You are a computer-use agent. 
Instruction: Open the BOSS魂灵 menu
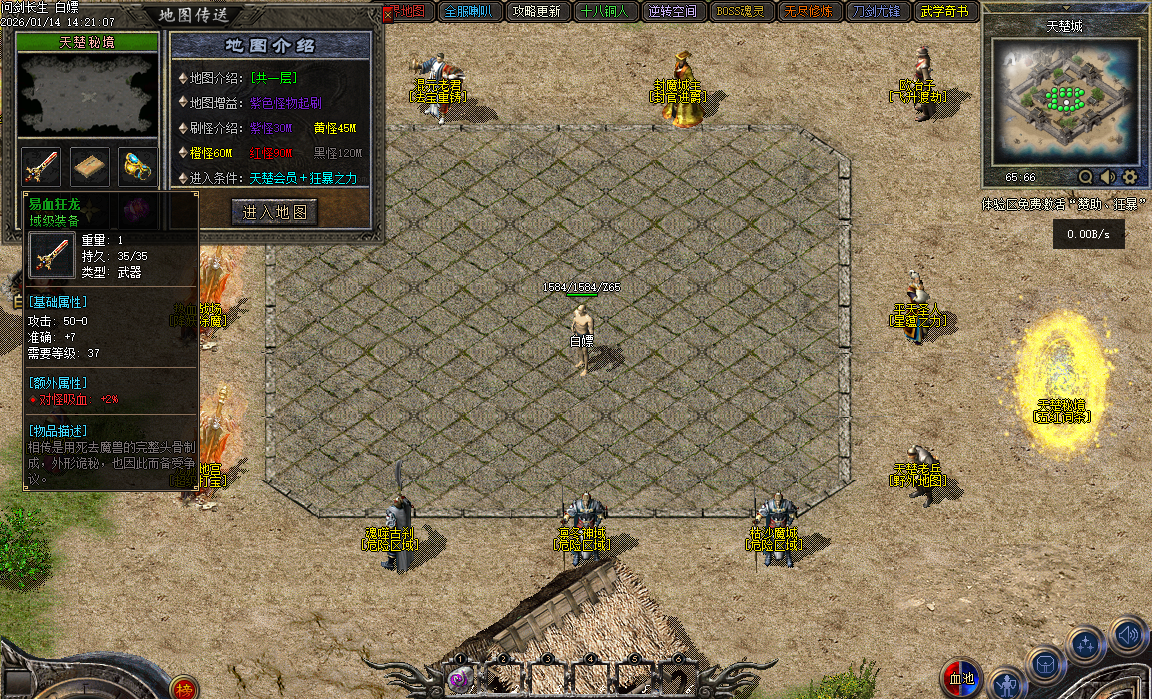pyautogui.click(x=741, y=12)
